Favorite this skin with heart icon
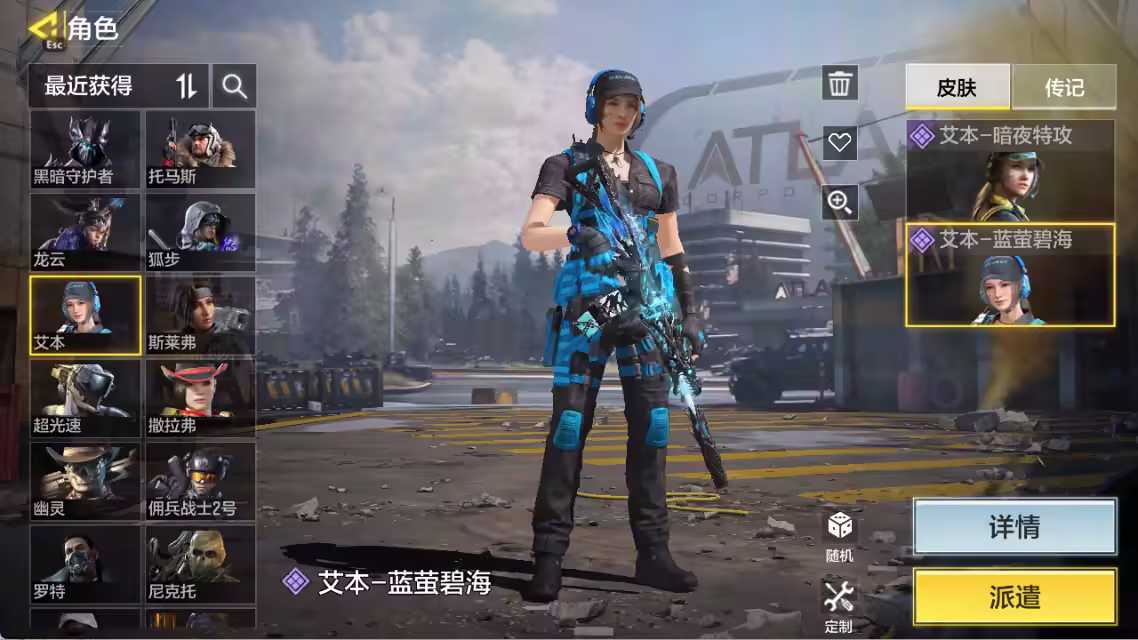 pos(840,142)
